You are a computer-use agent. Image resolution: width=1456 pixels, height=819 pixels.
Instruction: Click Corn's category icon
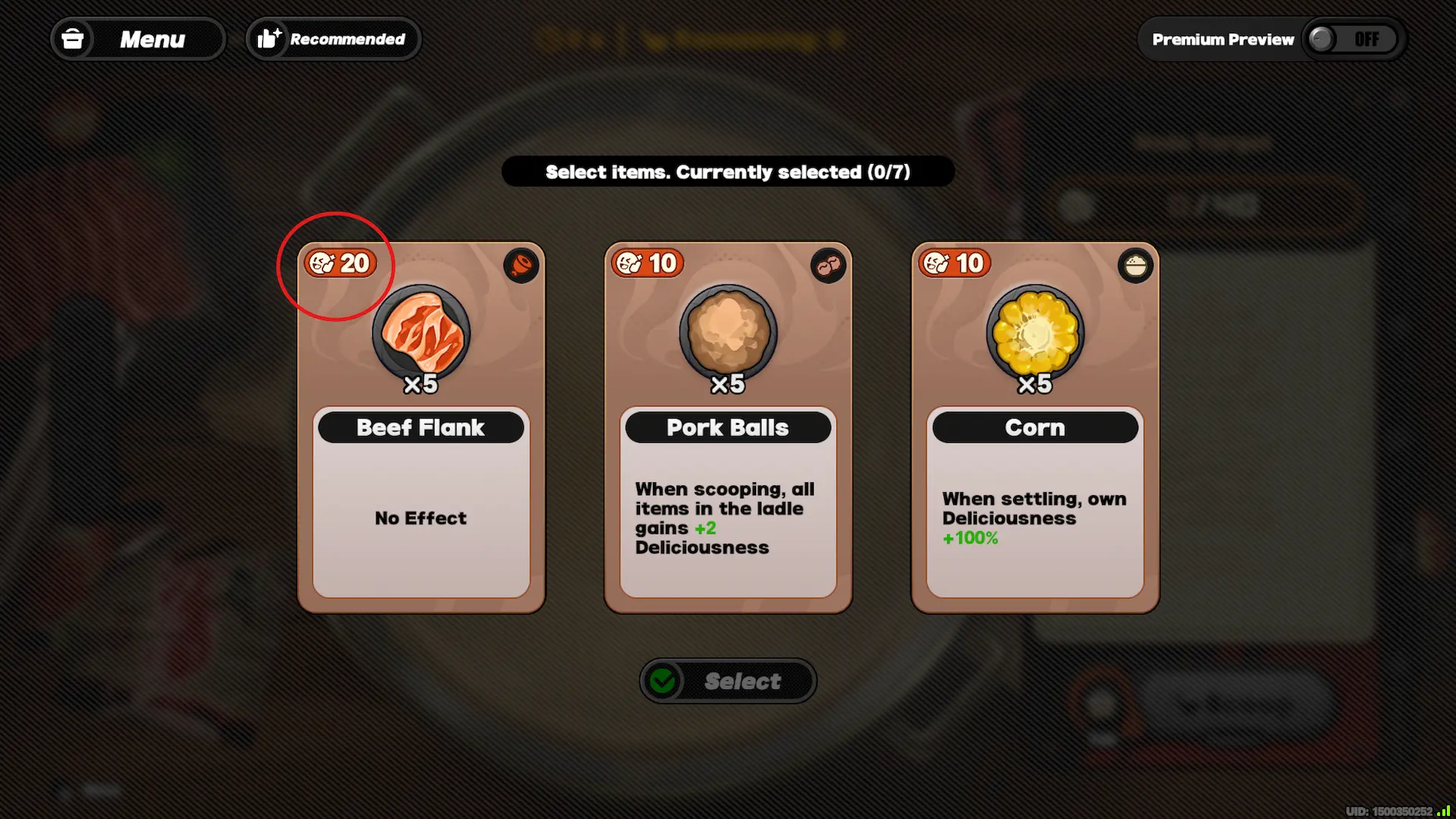pos(1135,265)
